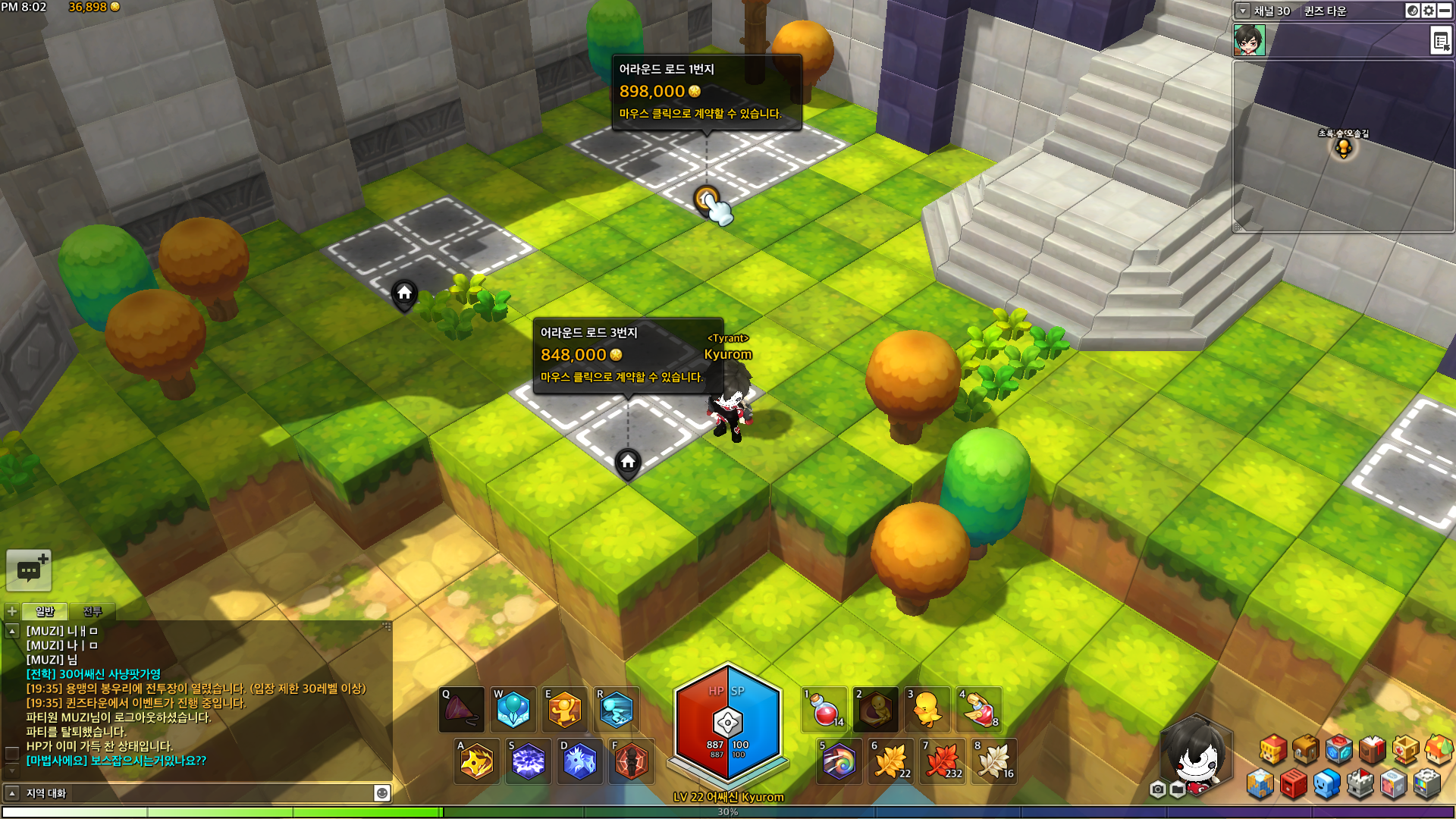The width and height of the screenshot is (1456, 819).
Task: Minimize the minimap panel
Action: (1445, 11)
